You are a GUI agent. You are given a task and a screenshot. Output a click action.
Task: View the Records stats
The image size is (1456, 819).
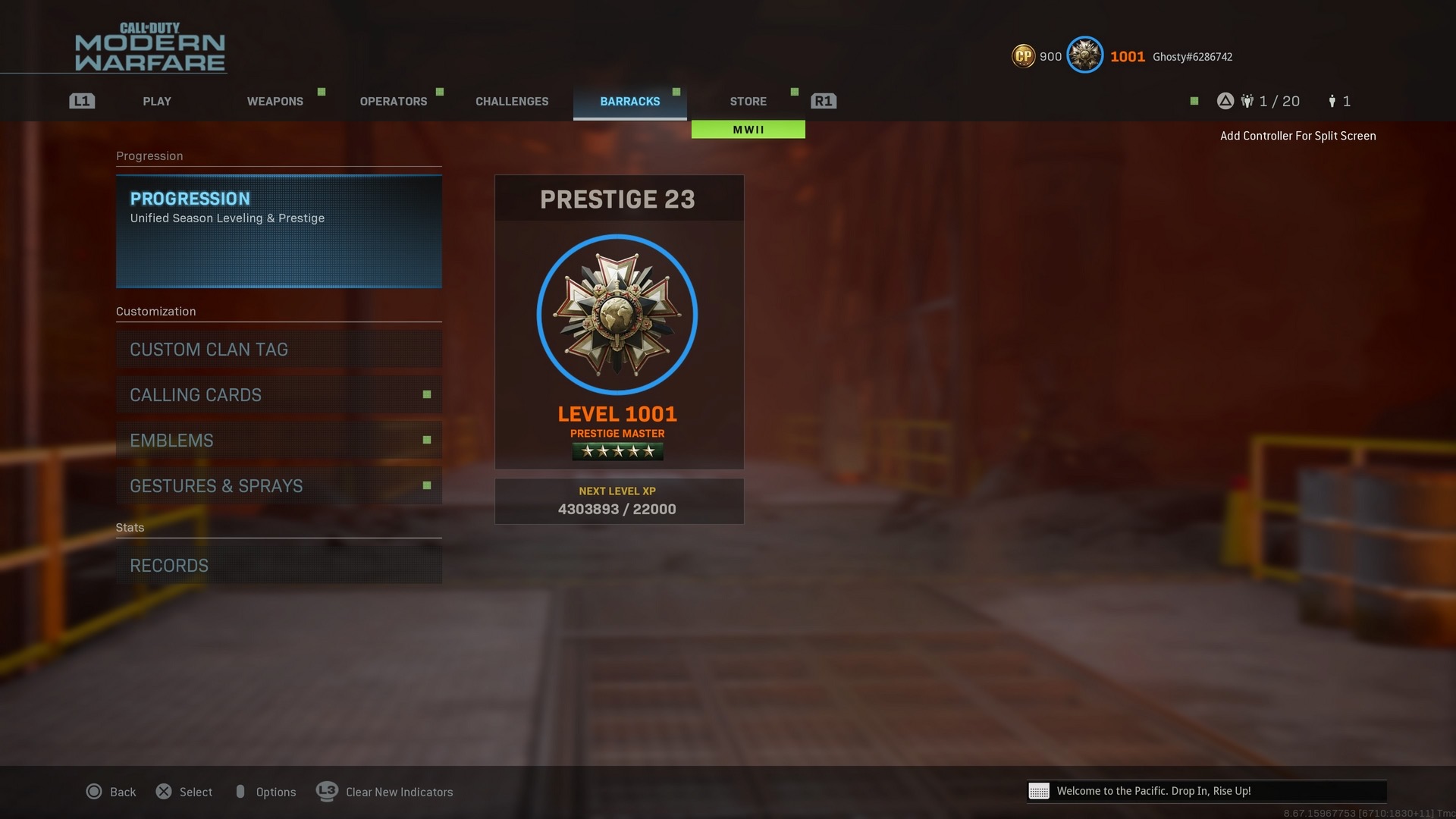(278, 566)
